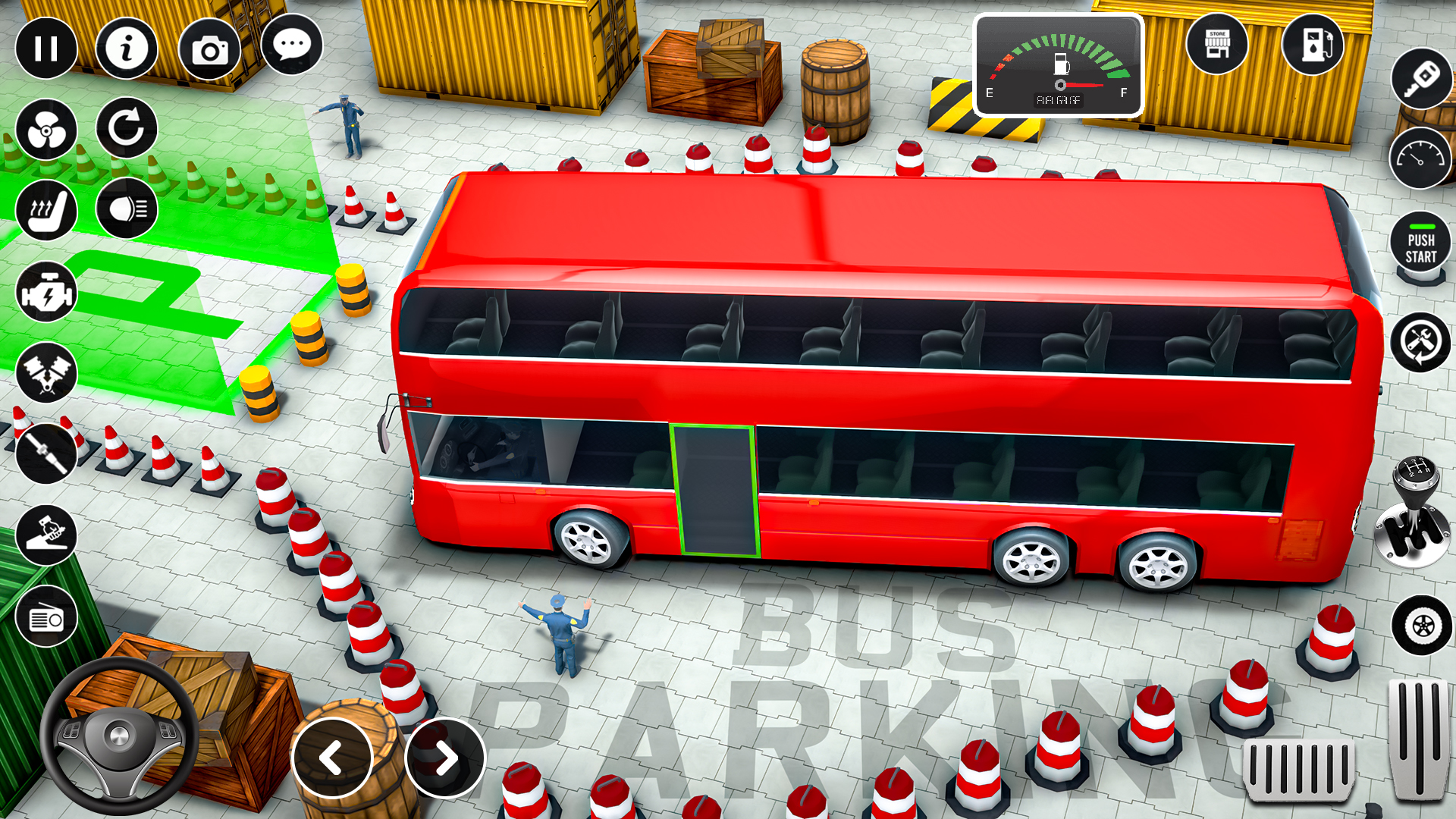Open the chat message icon
This screenshot has width=1456, height=819.
click(x=293, y=47)
